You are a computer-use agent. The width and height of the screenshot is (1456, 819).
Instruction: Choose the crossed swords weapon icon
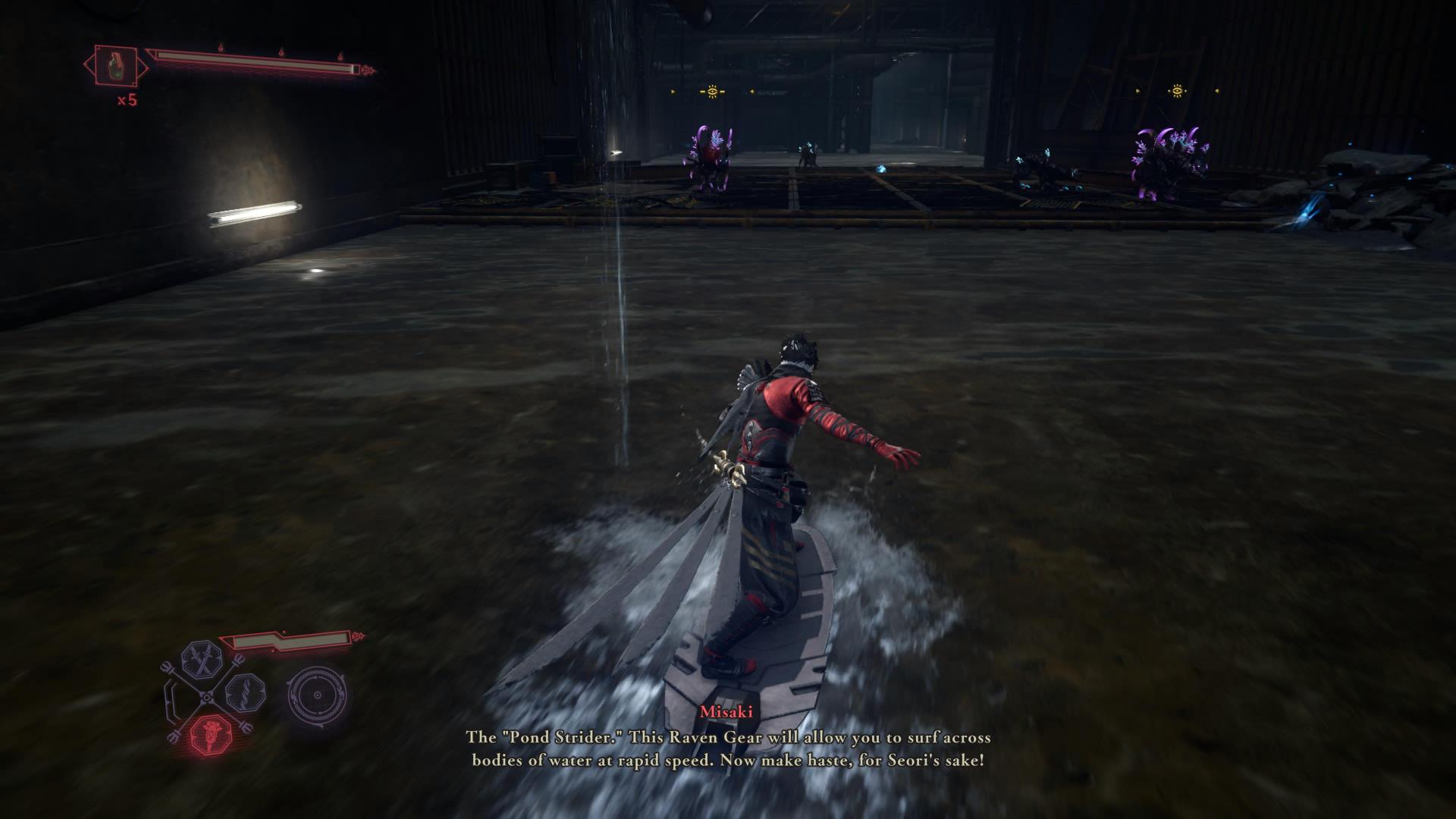202,658
